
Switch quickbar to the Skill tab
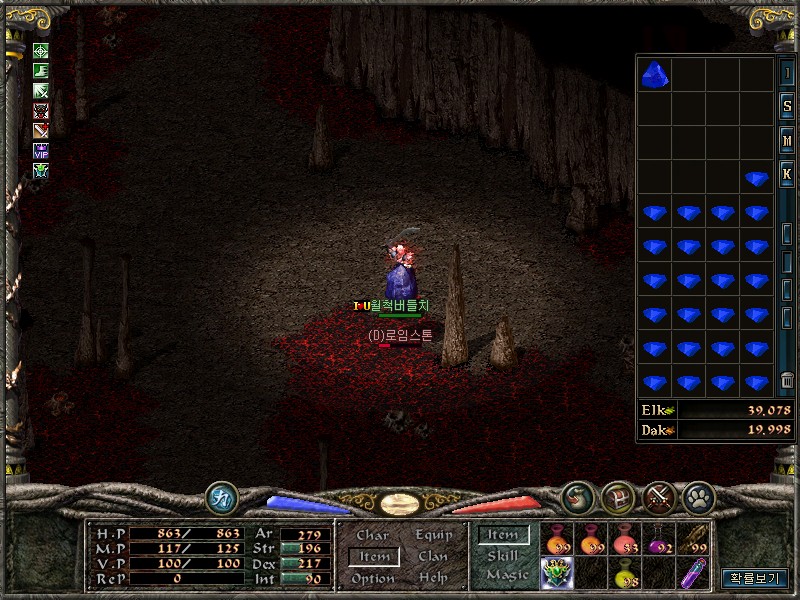point(503,556)
